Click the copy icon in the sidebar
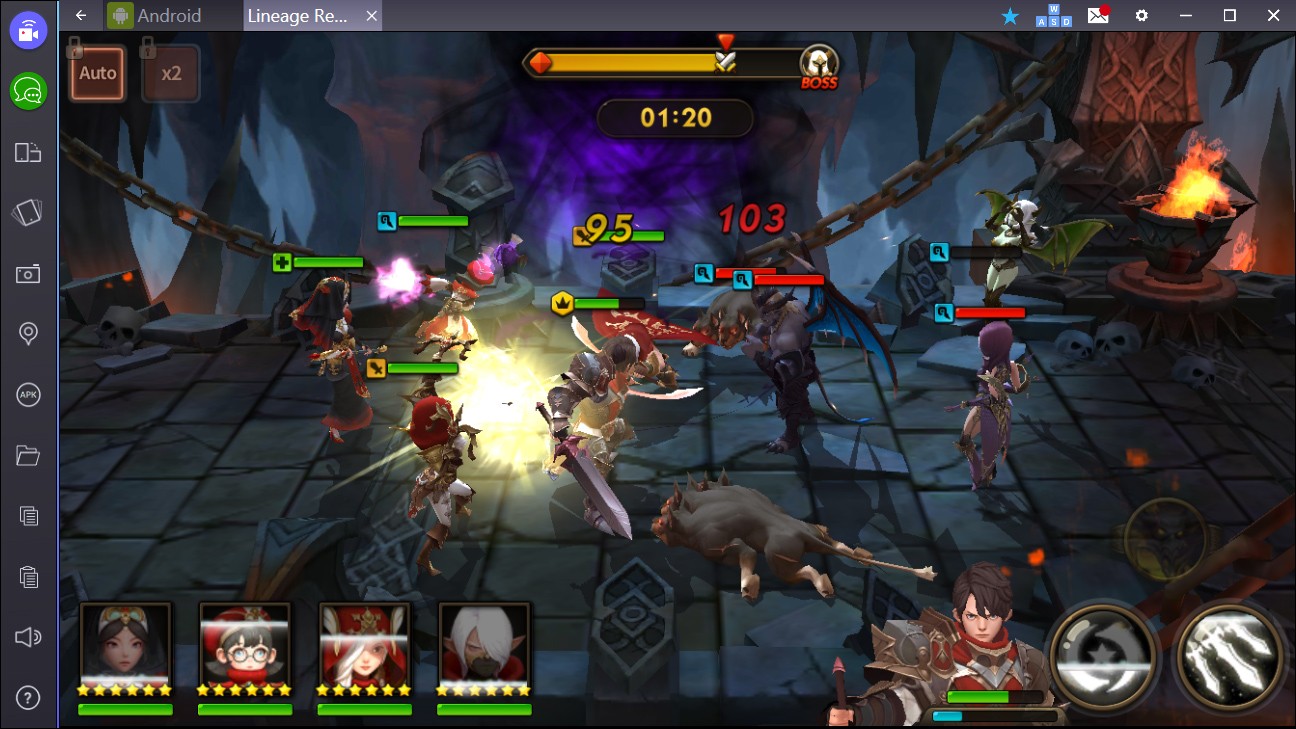Viewport: 1296px width, 729px height. [28, 516]
